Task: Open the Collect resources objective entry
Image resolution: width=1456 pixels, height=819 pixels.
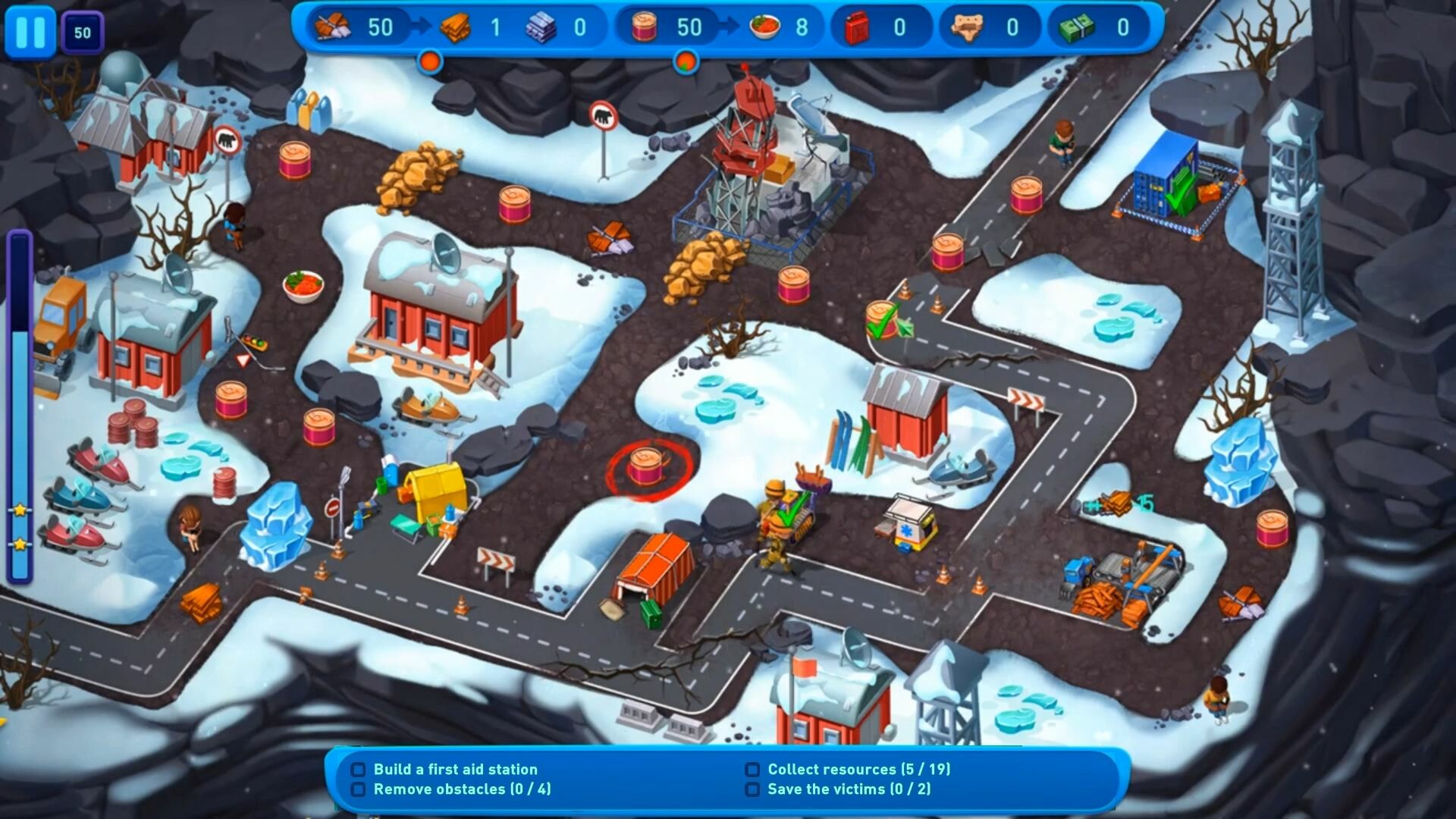Action: tap(753, 769)
